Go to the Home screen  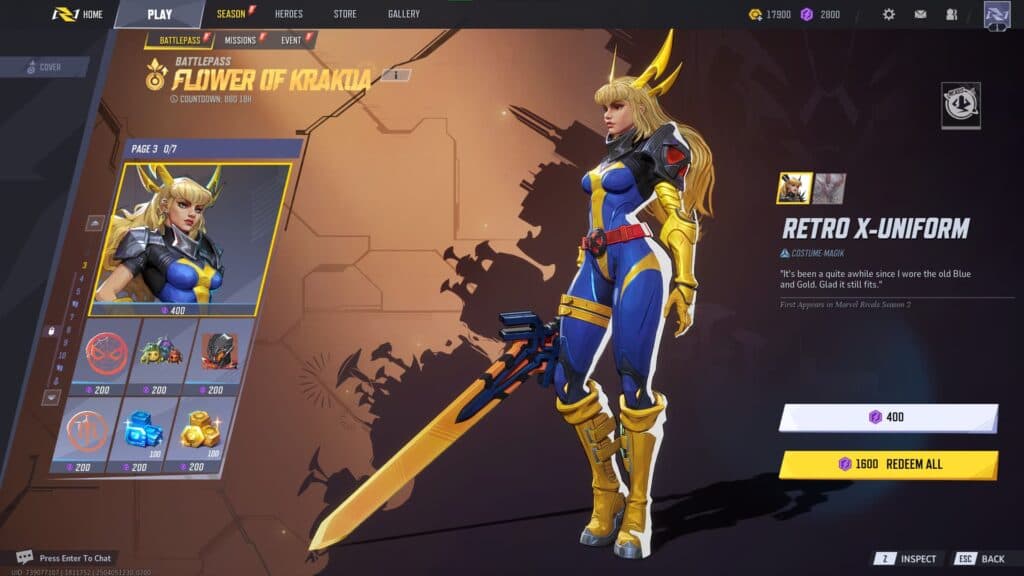78,14
